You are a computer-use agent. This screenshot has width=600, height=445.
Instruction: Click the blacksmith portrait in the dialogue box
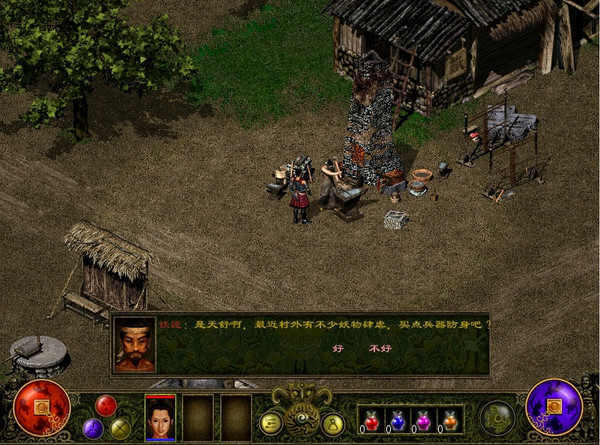point(135,345)
